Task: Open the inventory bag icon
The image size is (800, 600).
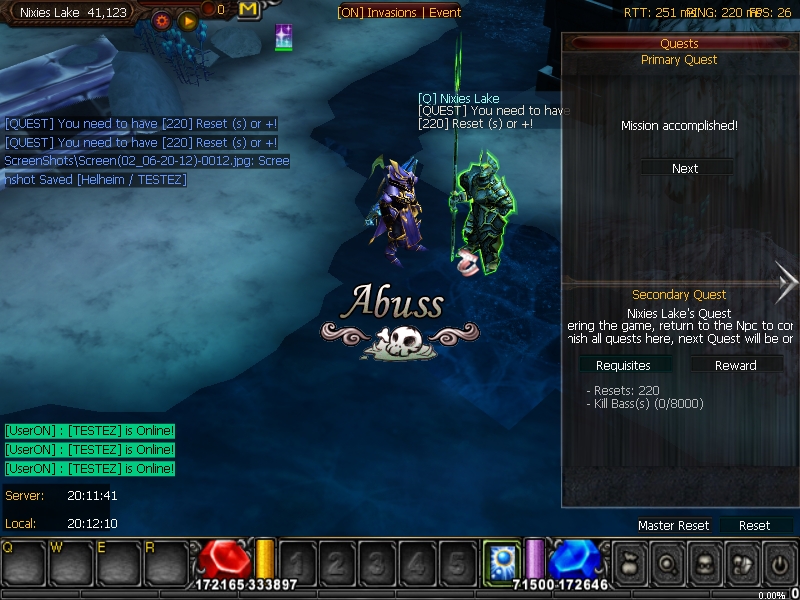Action: [630, 563]
